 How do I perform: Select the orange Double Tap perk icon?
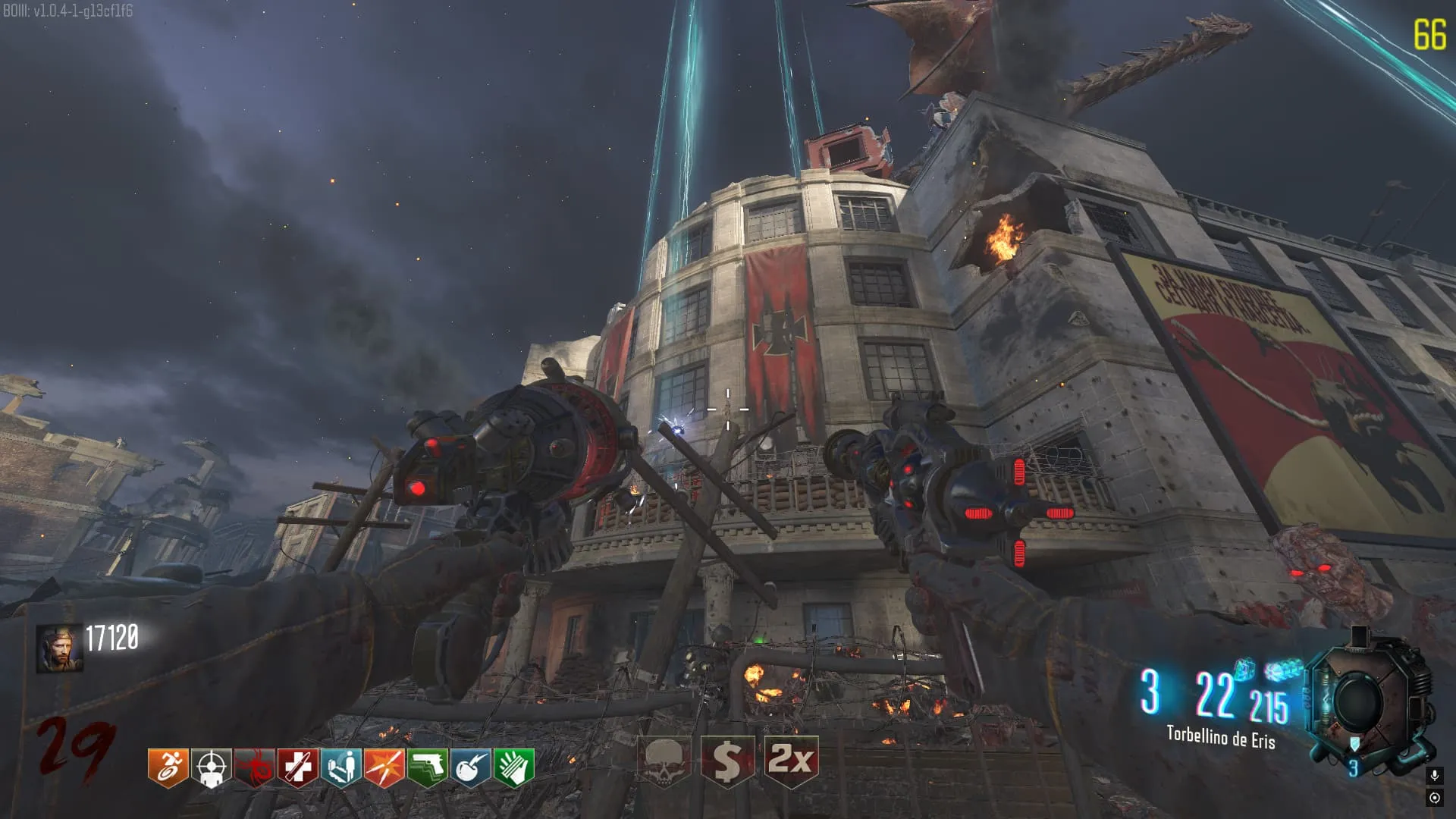click(384, 767)
